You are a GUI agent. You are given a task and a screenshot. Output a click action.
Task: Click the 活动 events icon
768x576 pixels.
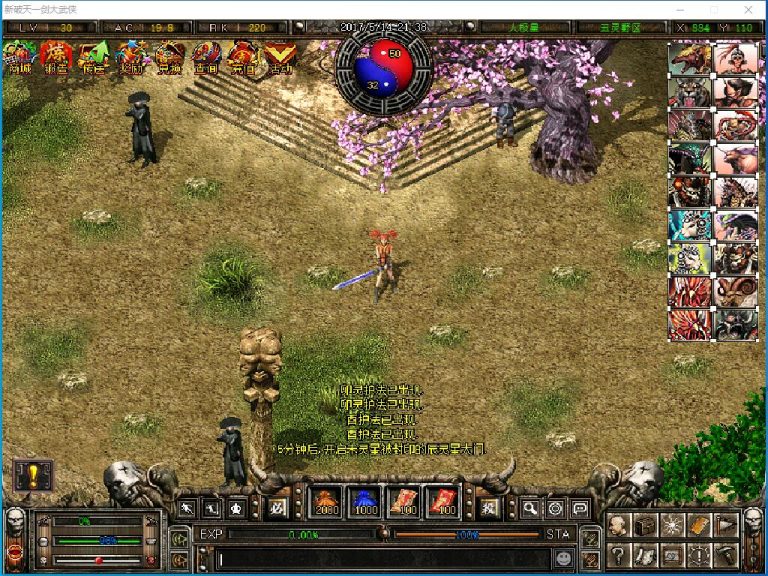281,58
